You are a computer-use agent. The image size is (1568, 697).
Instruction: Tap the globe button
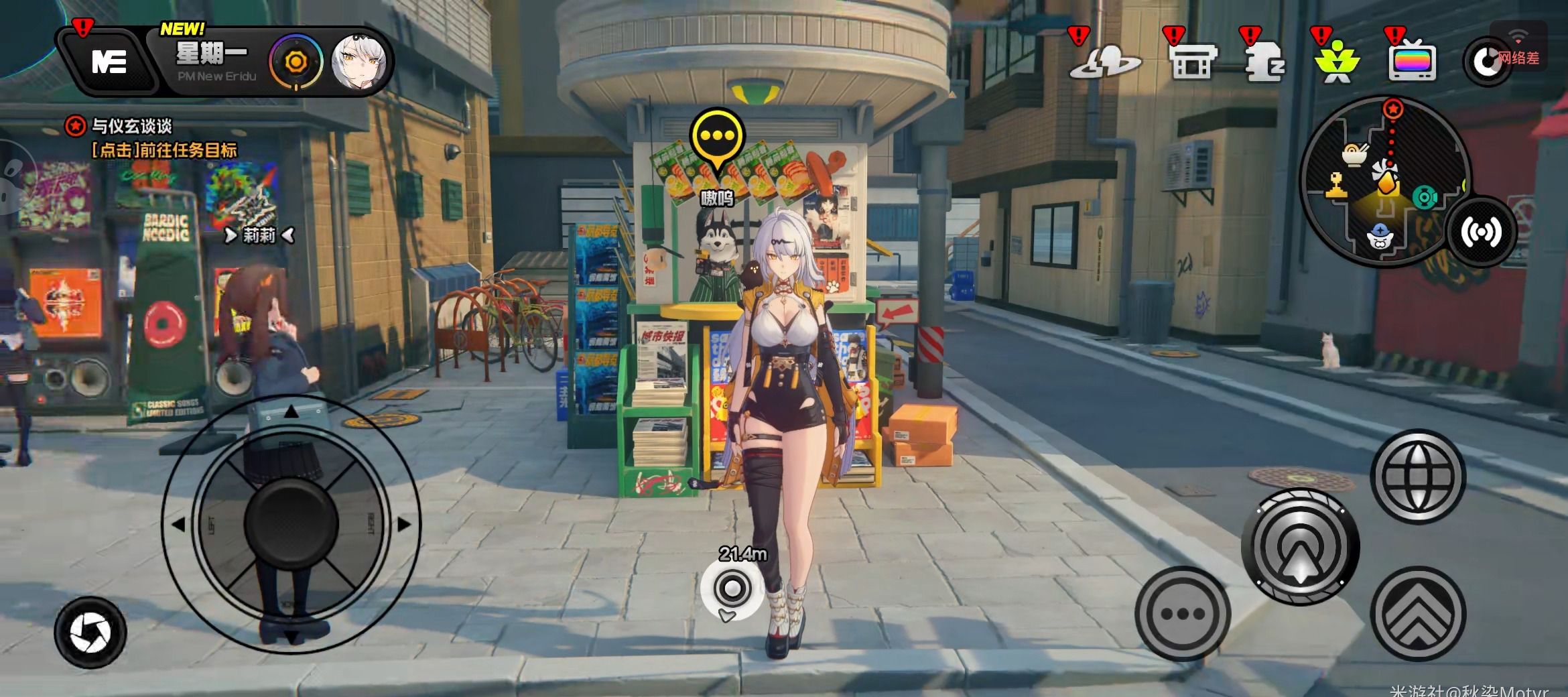point(1417,477)
